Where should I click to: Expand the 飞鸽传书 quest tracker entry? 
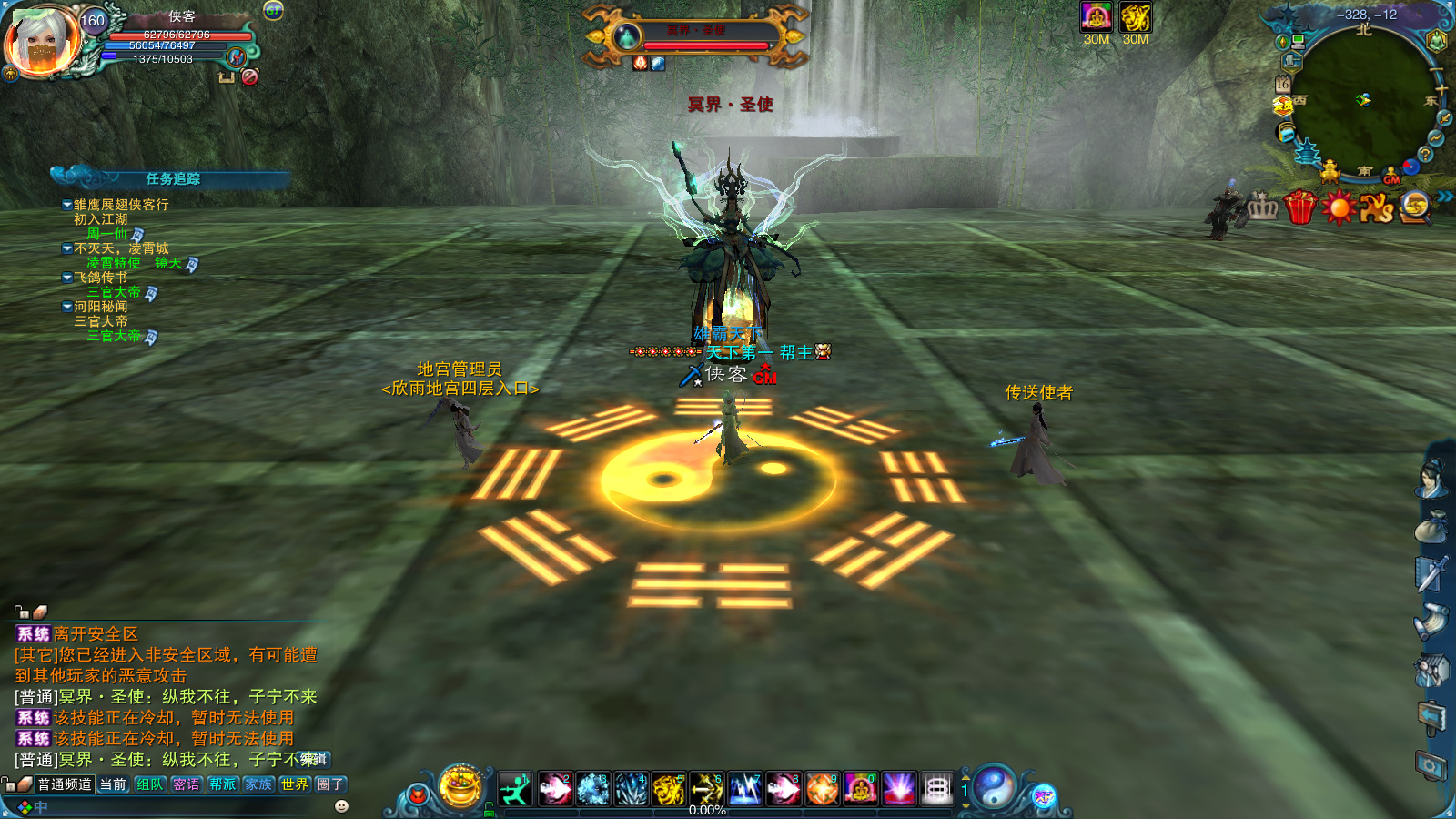coord(67,278)
